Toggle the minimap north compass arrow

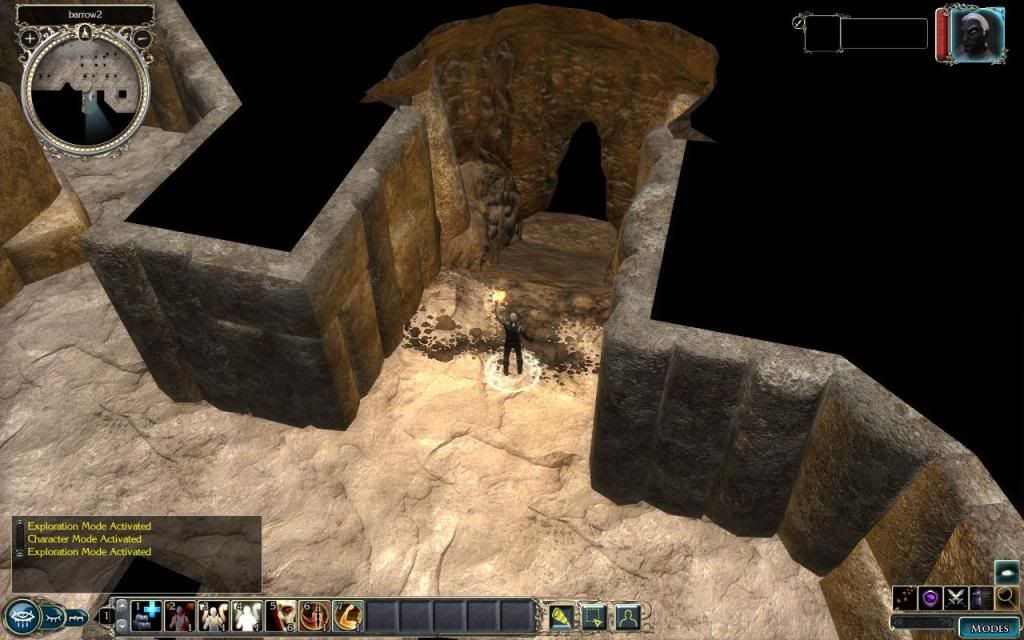click(86, 31)
